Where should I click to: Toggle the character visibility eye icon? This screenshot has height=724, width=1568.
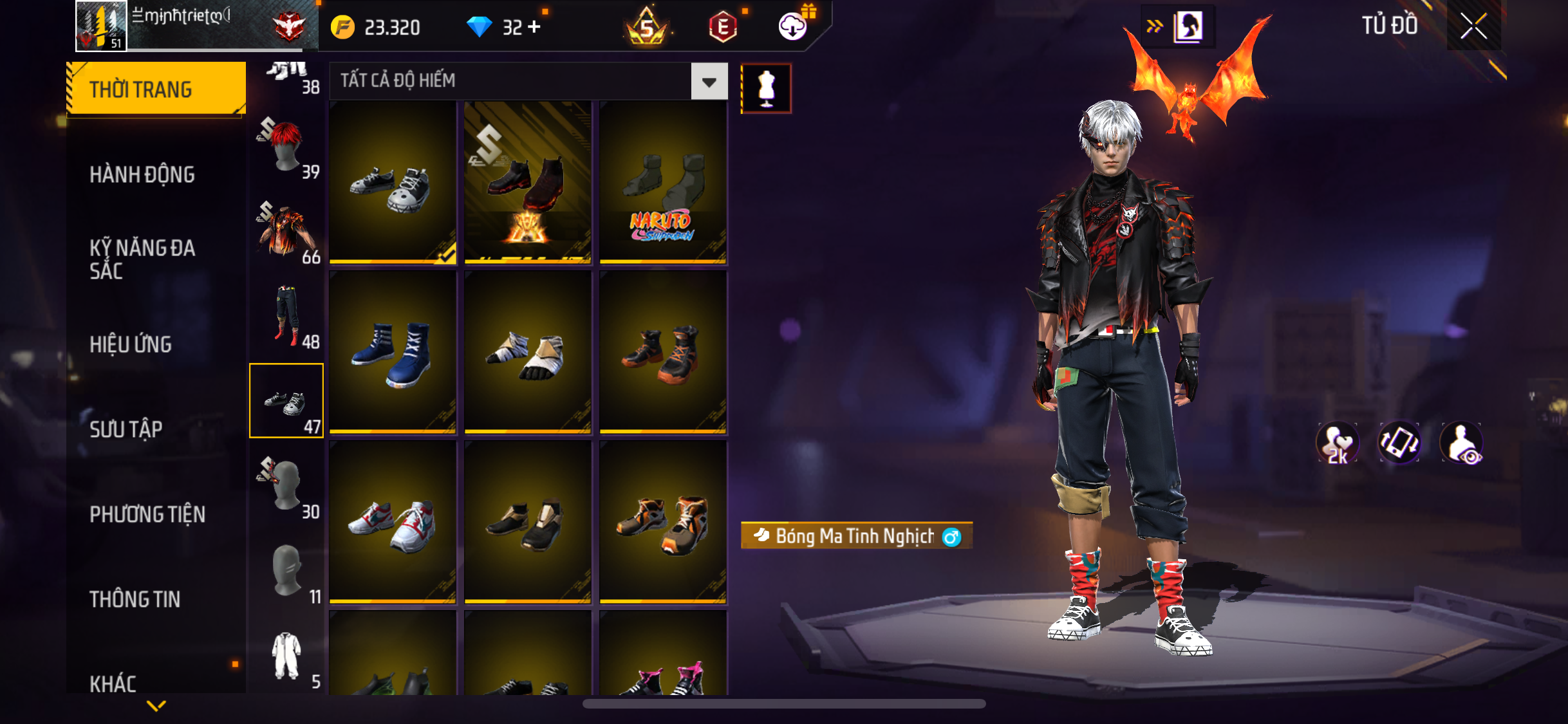1461,443
